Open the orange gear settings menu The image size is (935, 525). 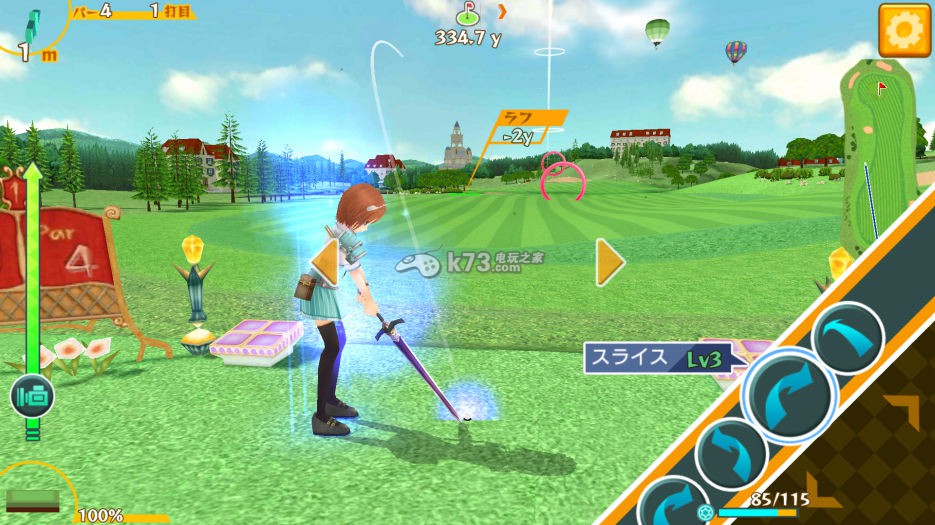point(904,30)
